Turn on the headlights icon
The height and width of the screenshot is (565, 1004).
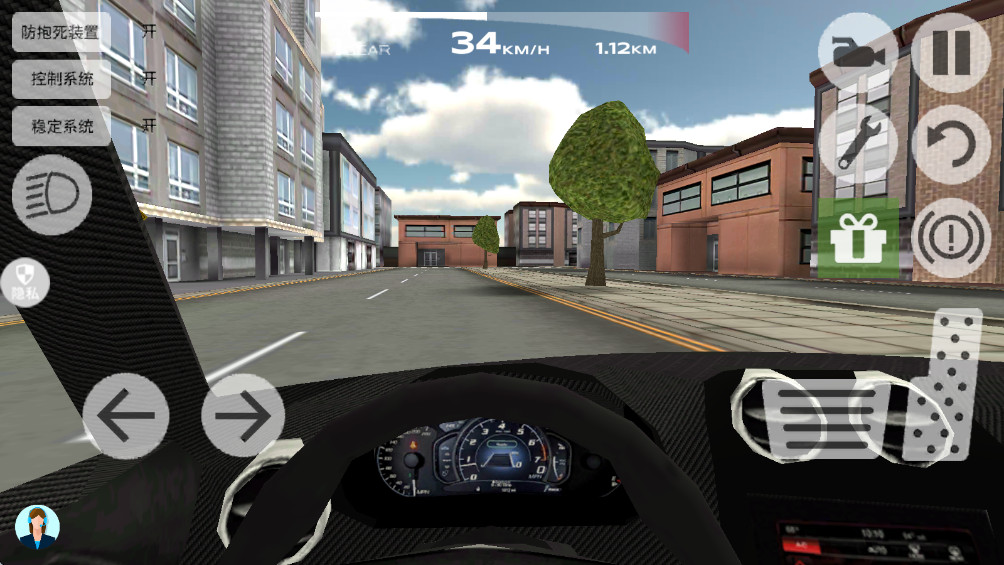pos(52,194)
